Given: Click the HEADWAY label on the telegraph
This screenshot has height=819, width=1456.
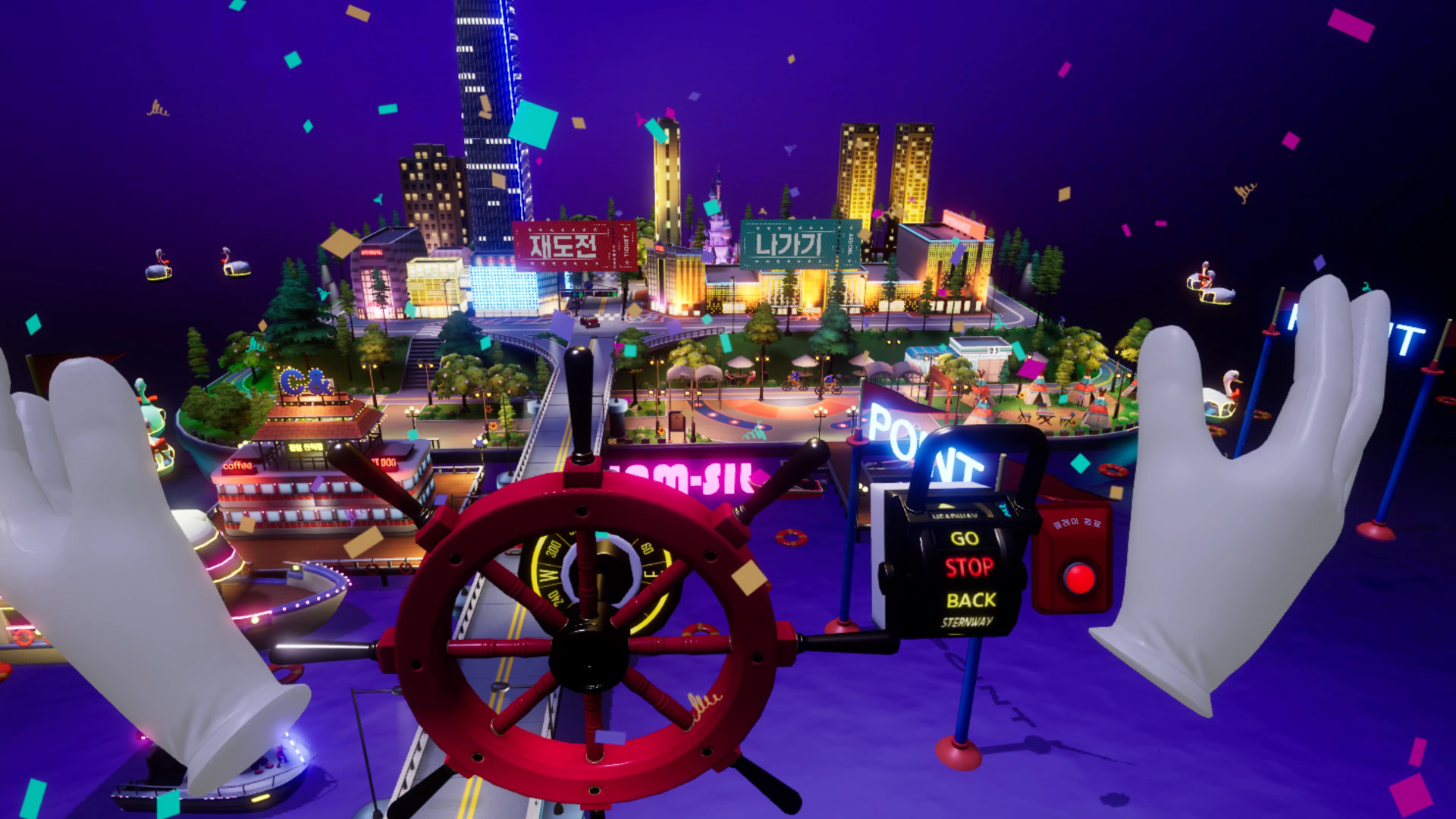Looking at the screenshot, I should click(x=954, y=516).
